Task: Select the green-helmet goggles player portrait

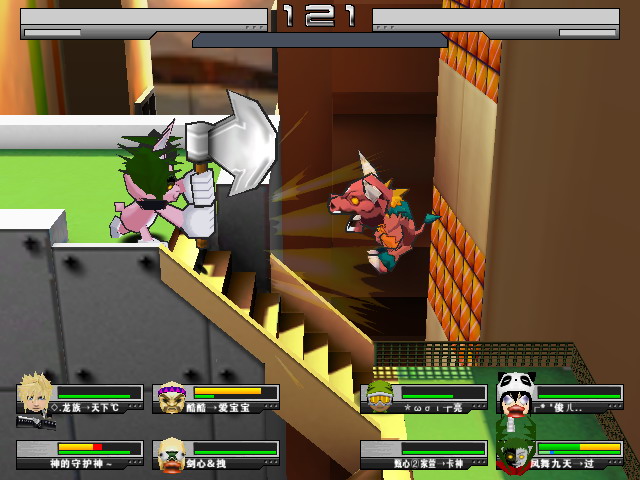Action: point(378,397)
